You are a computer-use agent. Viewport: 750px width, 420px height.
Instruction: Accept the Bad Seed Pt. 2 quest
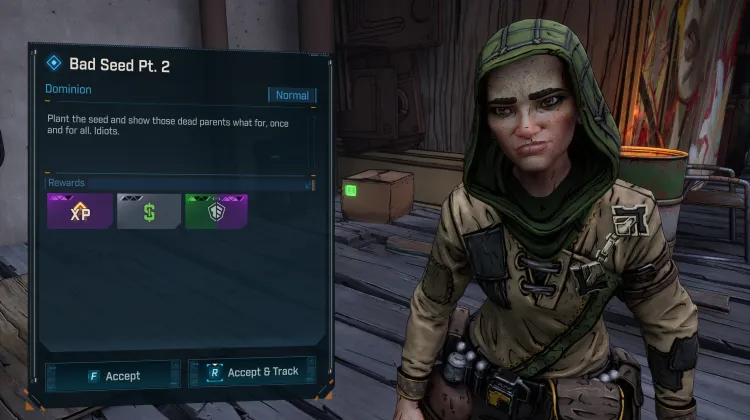click(113, 376)
